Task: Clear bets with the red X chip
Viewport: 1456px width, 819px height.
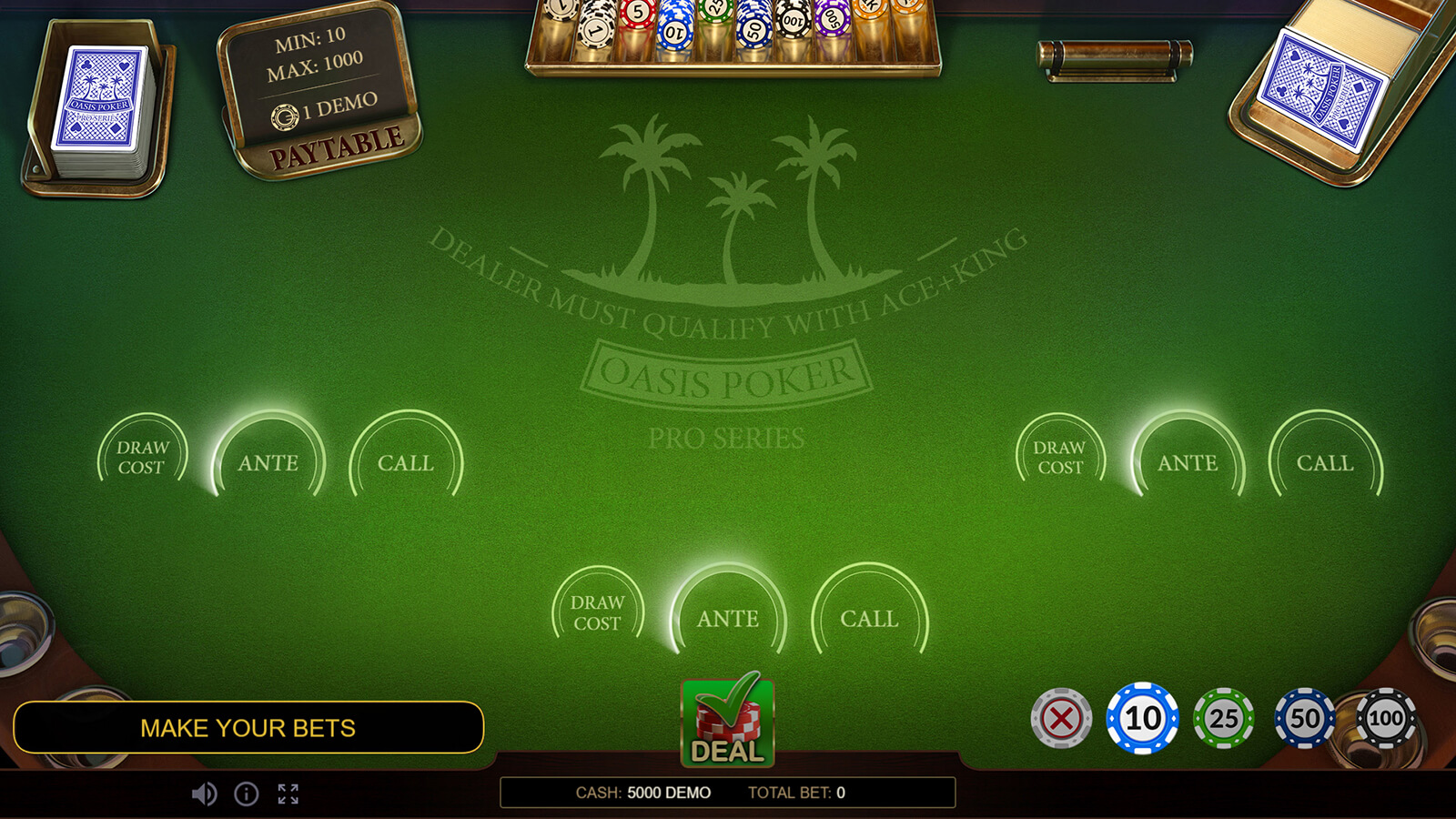Action: (1061, 719)
